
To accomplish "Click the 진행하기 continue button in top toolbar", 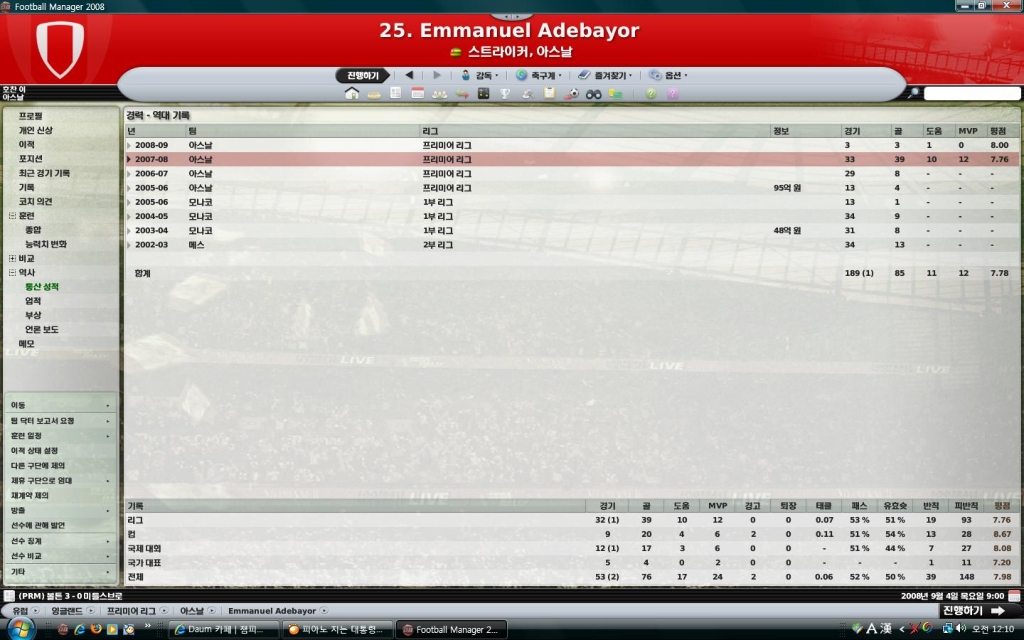I will click(362, 75).
